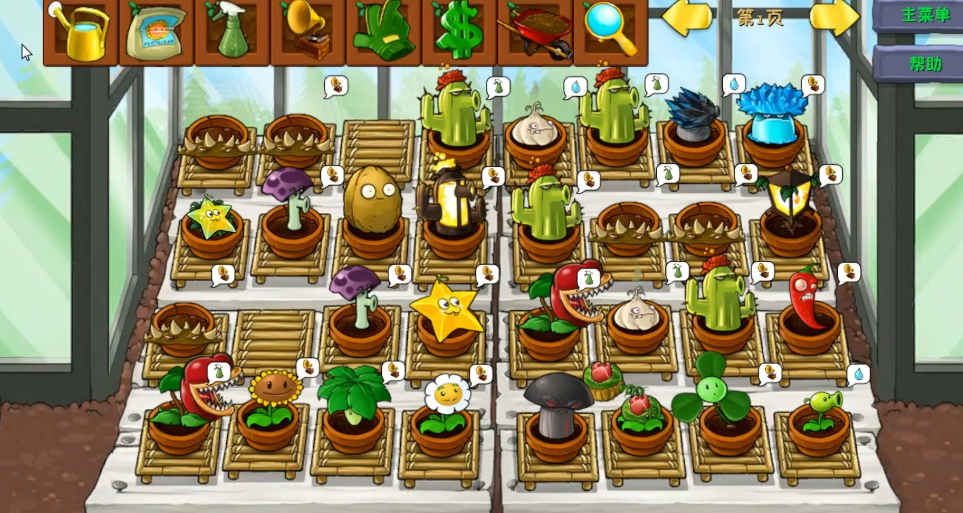Open the 主菜单 main menu
This screenshot has width=963, height=513.
[x=922, y=15]
